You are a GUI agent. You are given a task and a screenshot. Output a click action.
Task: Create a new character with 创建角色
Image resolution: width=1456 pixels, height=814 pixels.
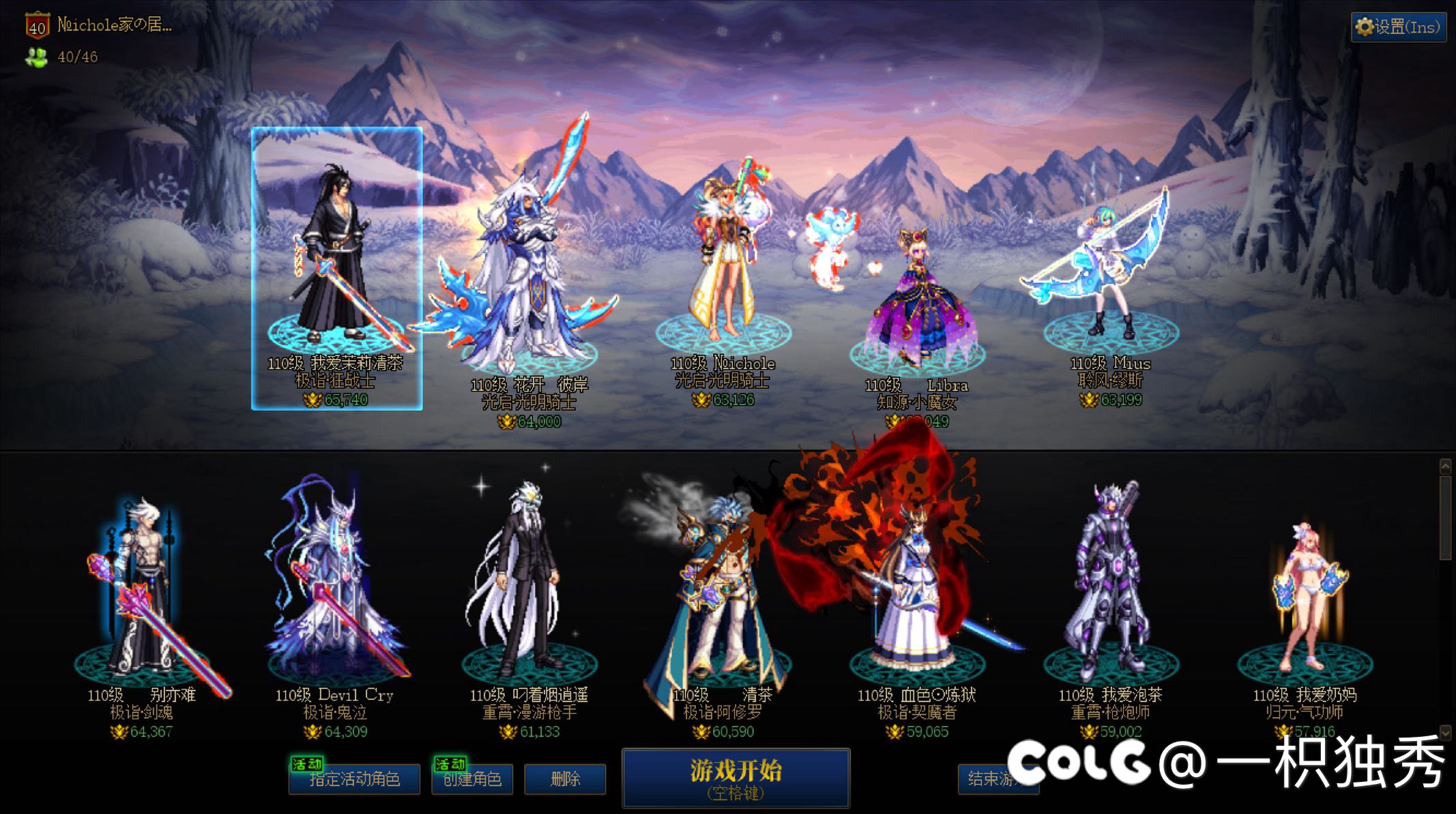pos(472,779)
